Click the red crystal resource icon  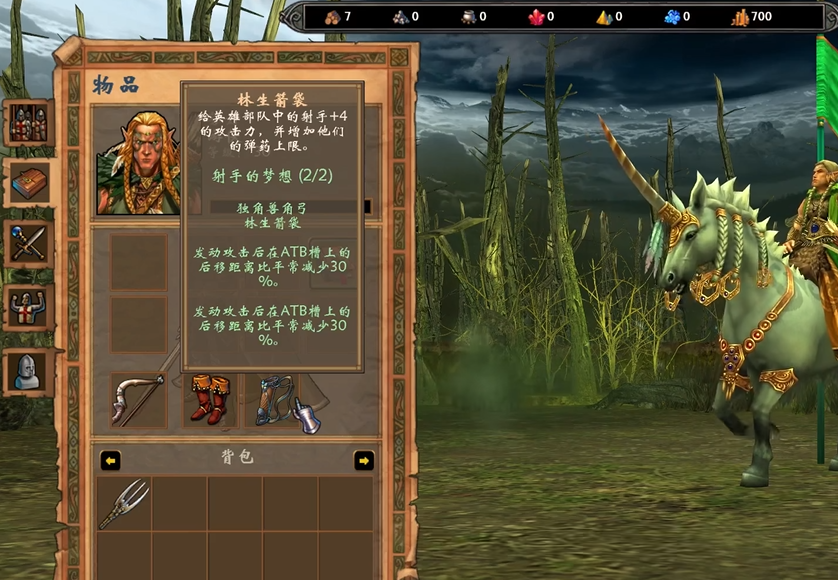tap(535, 17)
